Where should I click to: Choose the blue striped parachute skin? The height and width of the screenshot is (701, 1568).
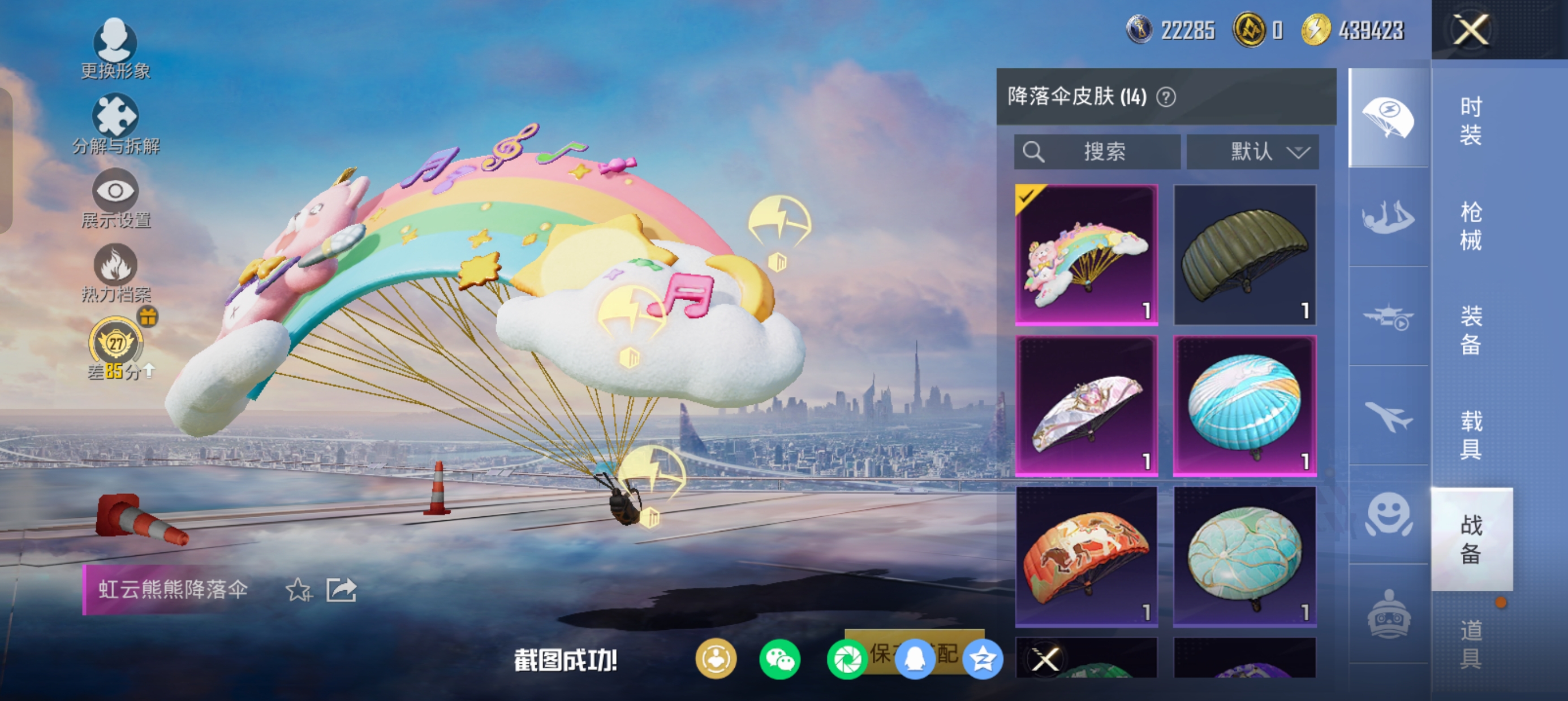(x=1245, y=405)
